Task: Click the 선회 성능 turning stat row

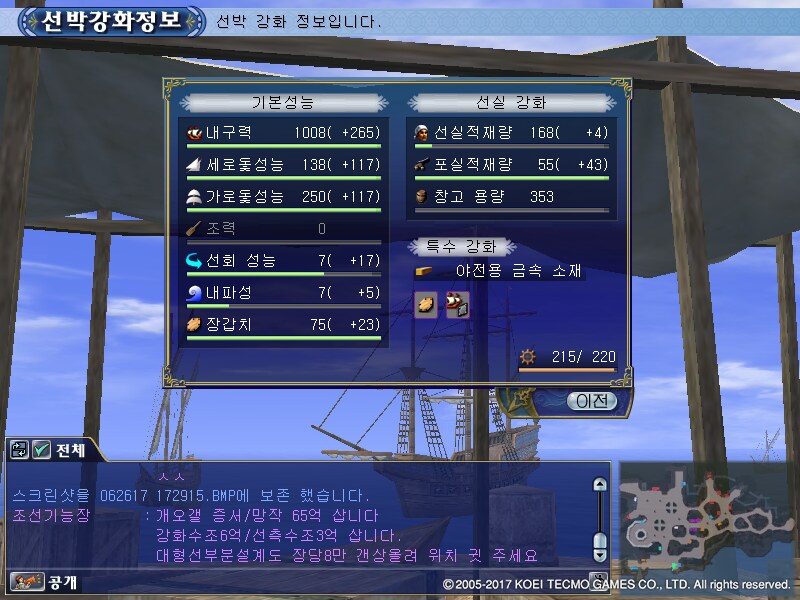Action: (x=282, y=261)
